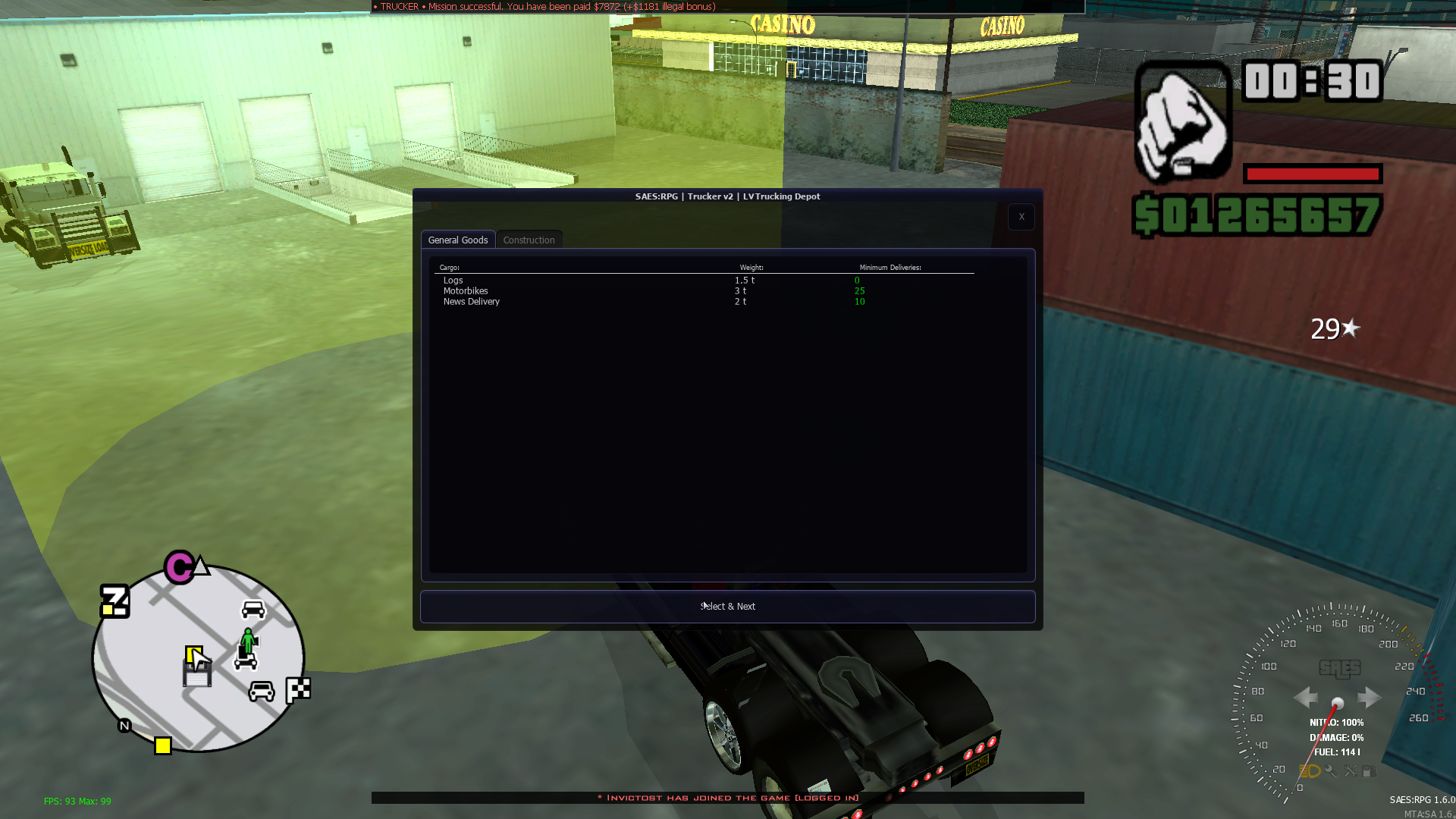Click the left arrow on the speedometer panel
Image resolution: width=1456 pixels, height=819 pixels.
click(1306, 698)
